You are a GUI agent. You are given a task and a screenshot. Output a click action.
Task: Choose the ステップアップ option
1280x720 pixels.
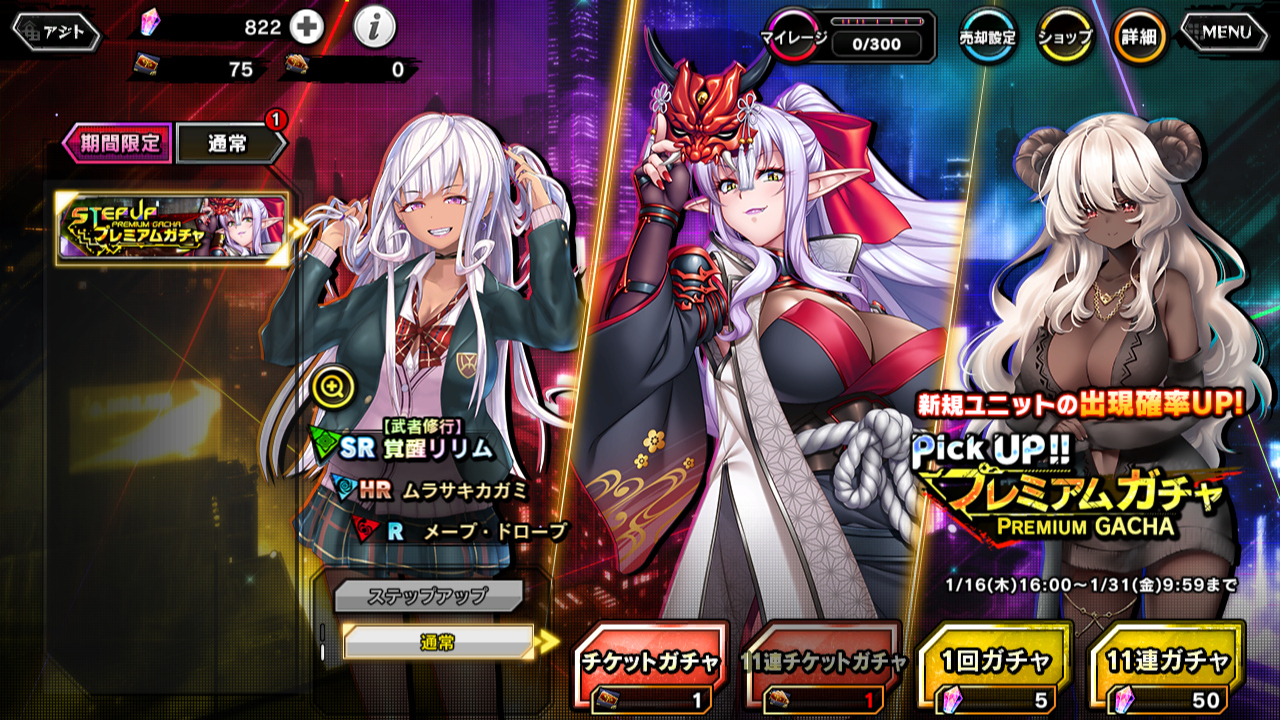(428, 595)
